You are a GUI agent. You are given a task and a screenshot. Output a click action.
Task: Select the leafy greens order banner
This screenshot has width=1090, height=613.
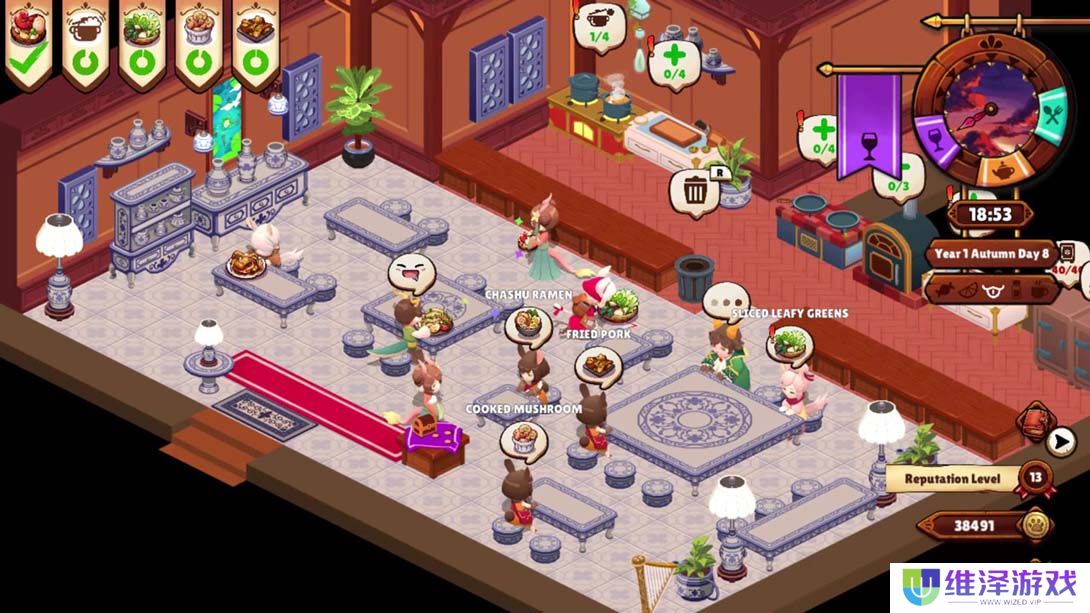tap(142, 43)
